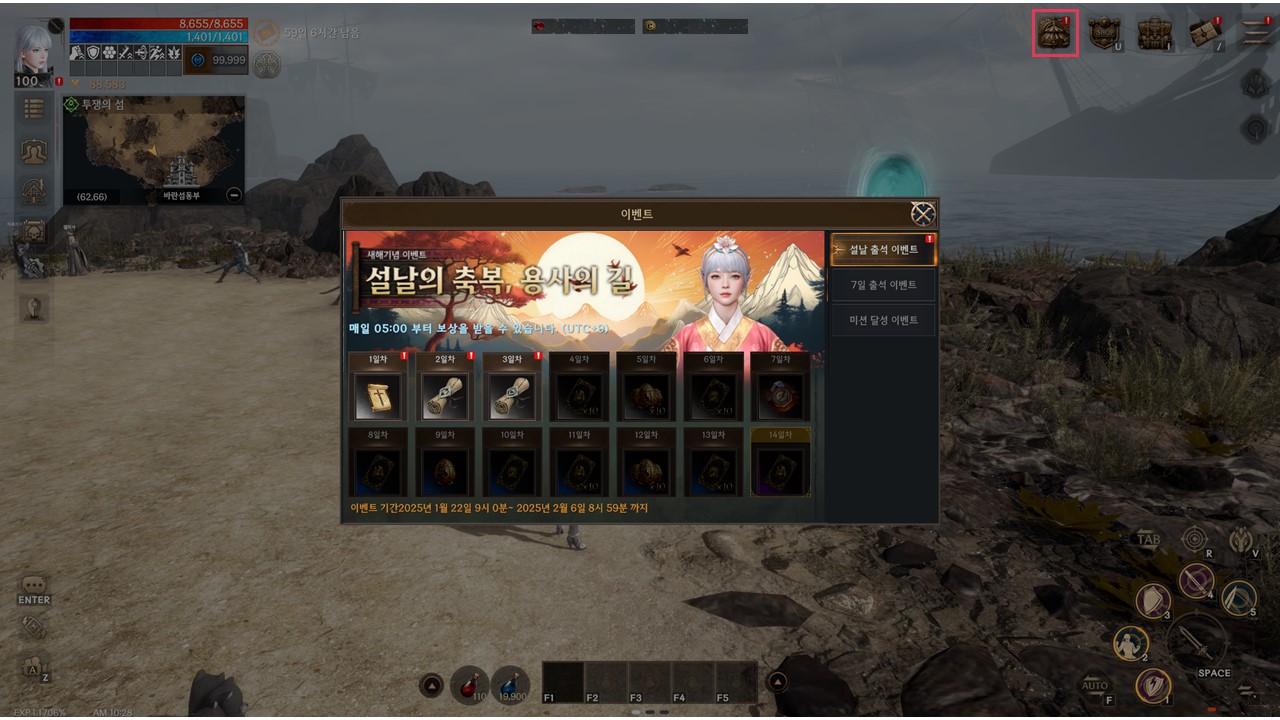The width and height of the screenshot is (1280, 720).
Task: Use the red health potion slot
Action: click(x=467, y=685)
